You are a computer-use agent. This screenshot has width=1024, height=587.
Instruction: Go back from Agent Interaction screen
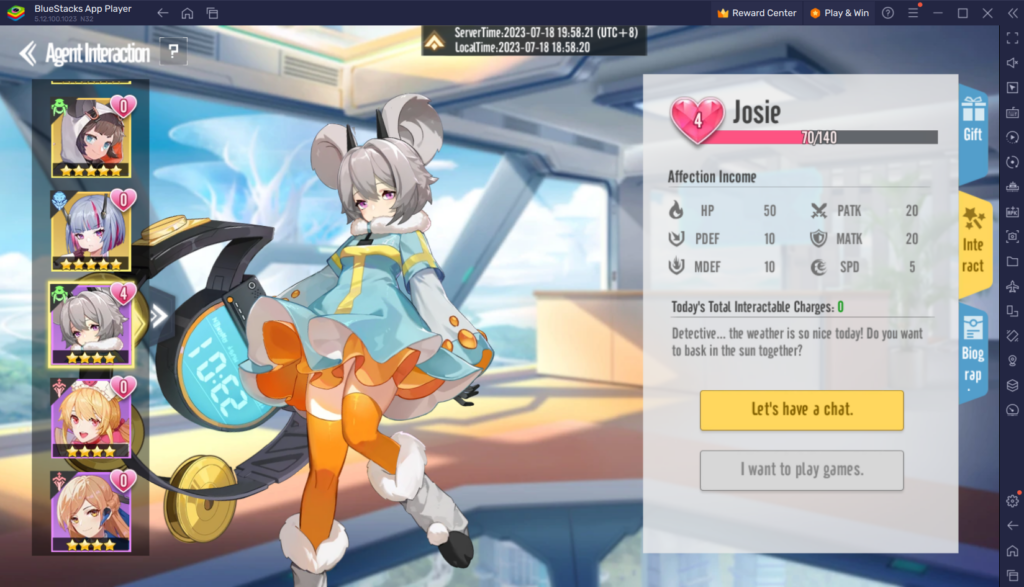pyautogui.click(x=28, y=52)
